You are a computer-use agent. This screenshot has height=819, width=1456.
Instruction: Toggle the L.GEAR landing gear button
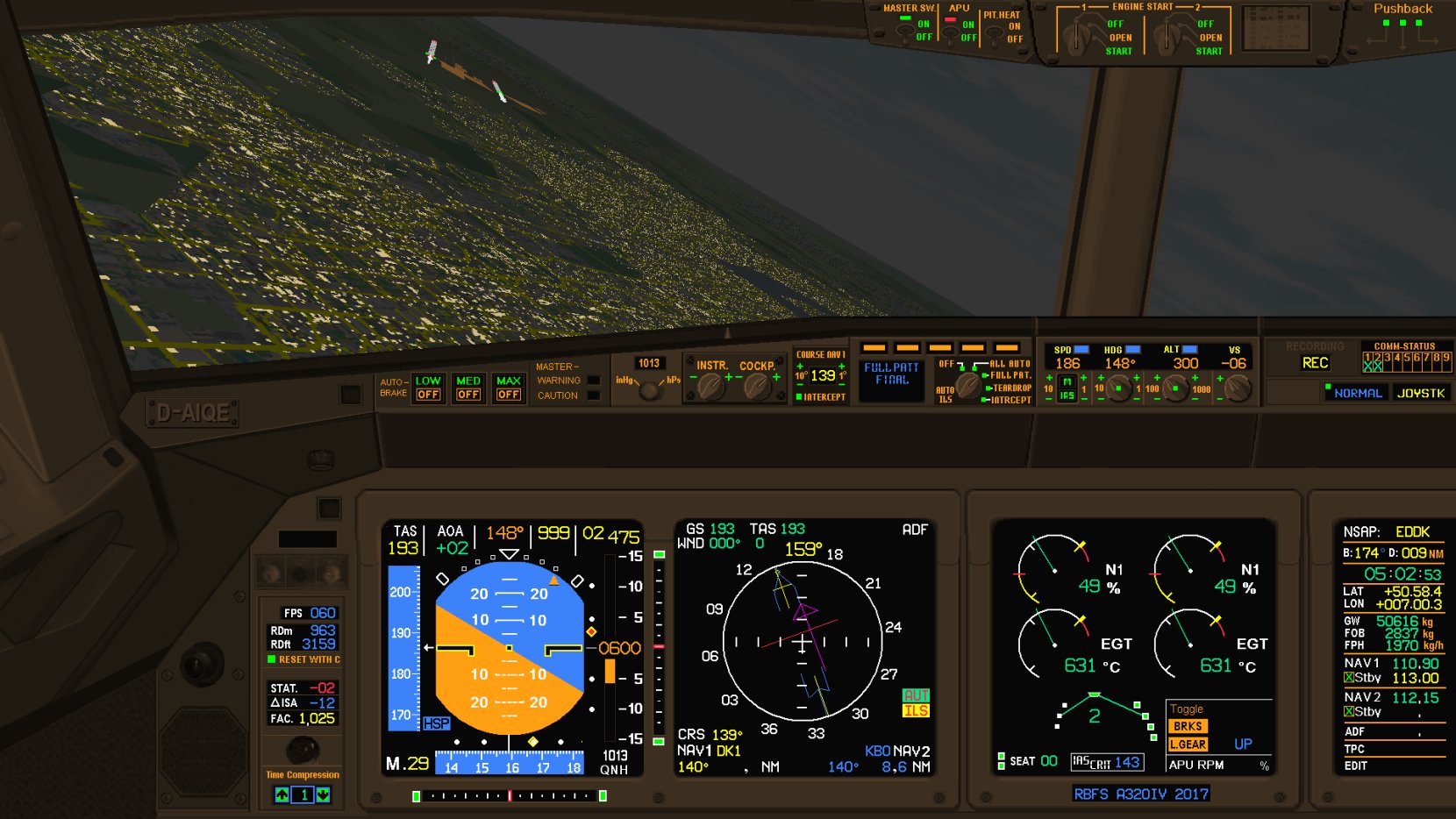pyautogui.click(x=1188, y=744)
